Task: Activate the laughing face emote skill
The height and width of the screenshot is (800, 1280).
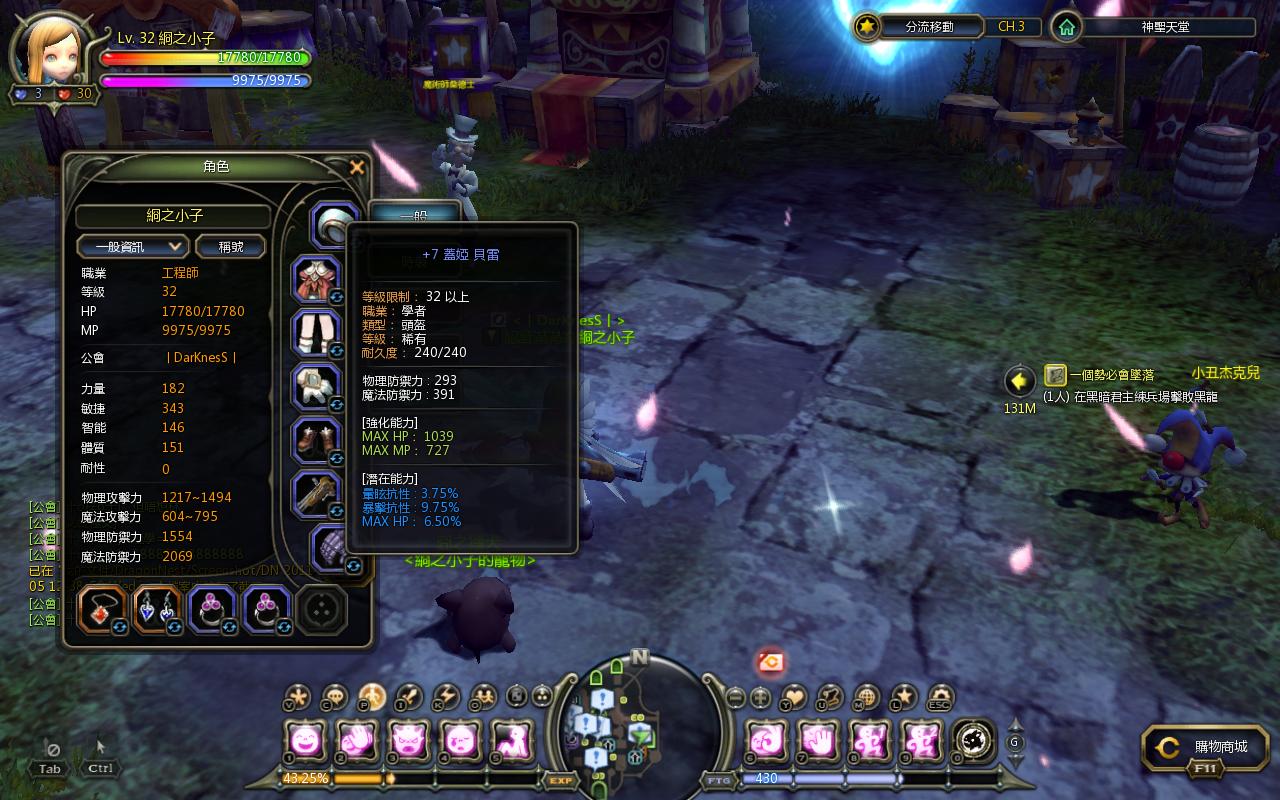Action: point(303,741)
